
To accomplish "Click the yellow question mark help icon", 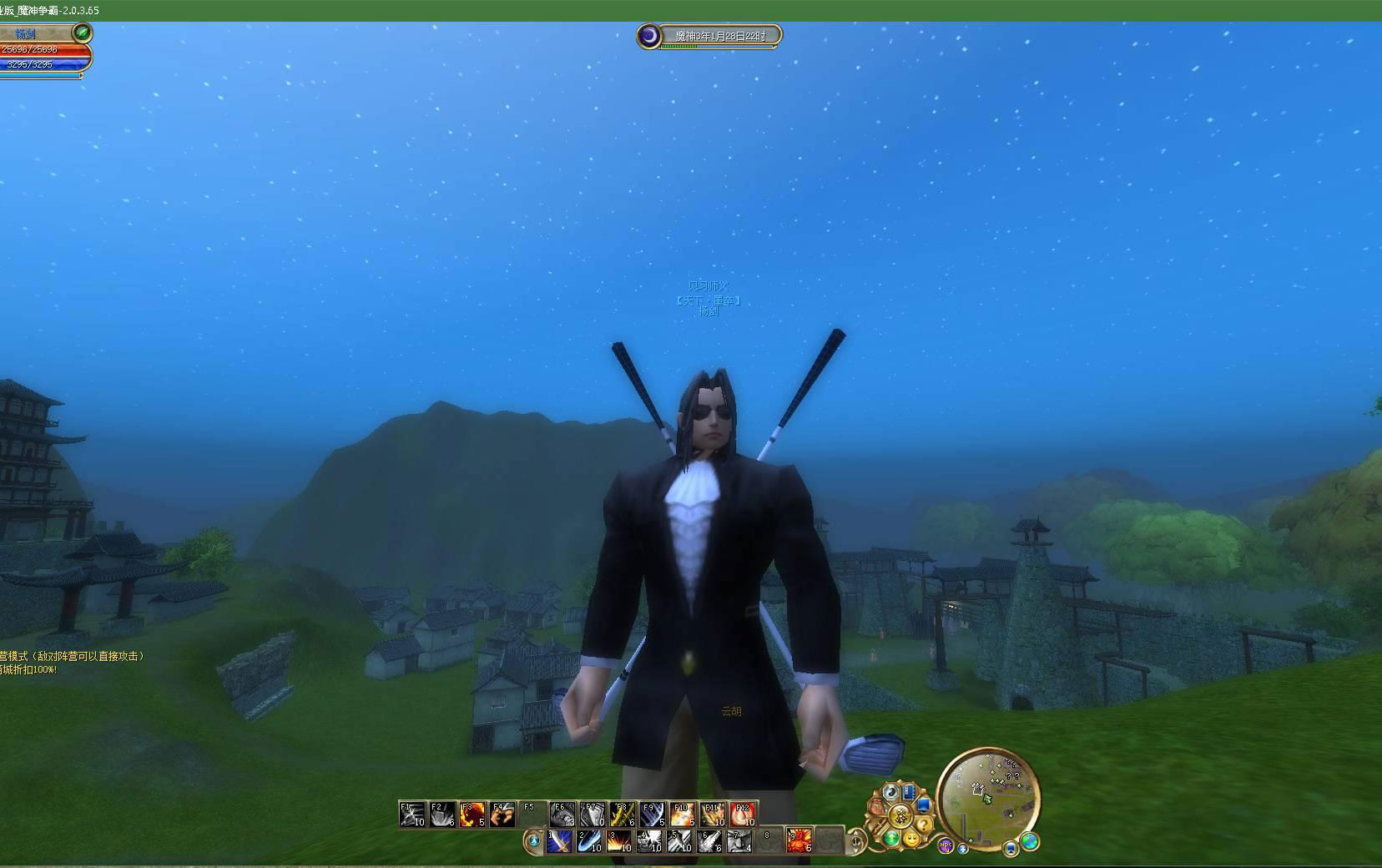I will point(924,823).
